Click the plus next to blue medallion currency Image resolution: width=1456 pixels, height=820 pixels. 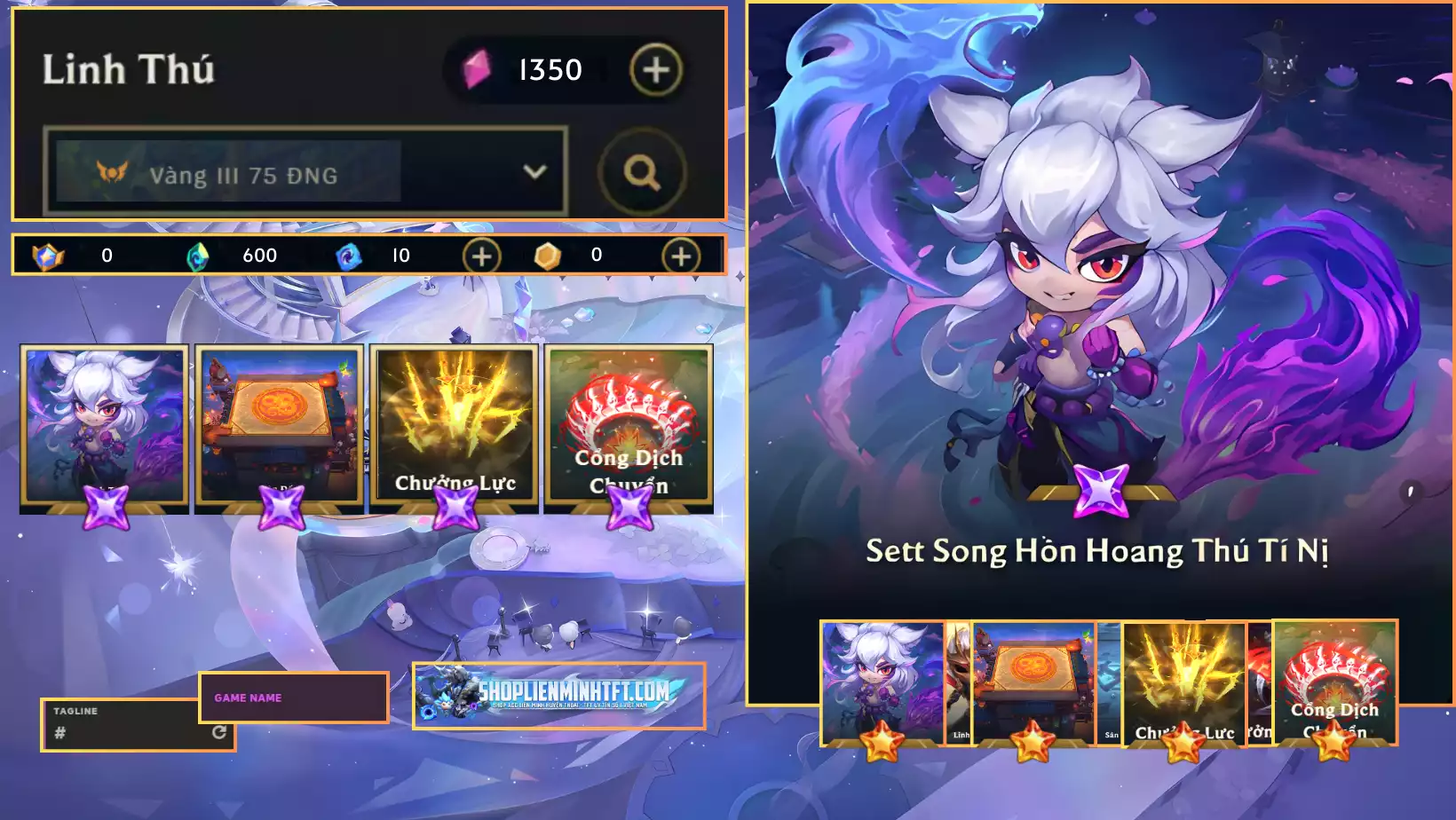click(480, 256)
